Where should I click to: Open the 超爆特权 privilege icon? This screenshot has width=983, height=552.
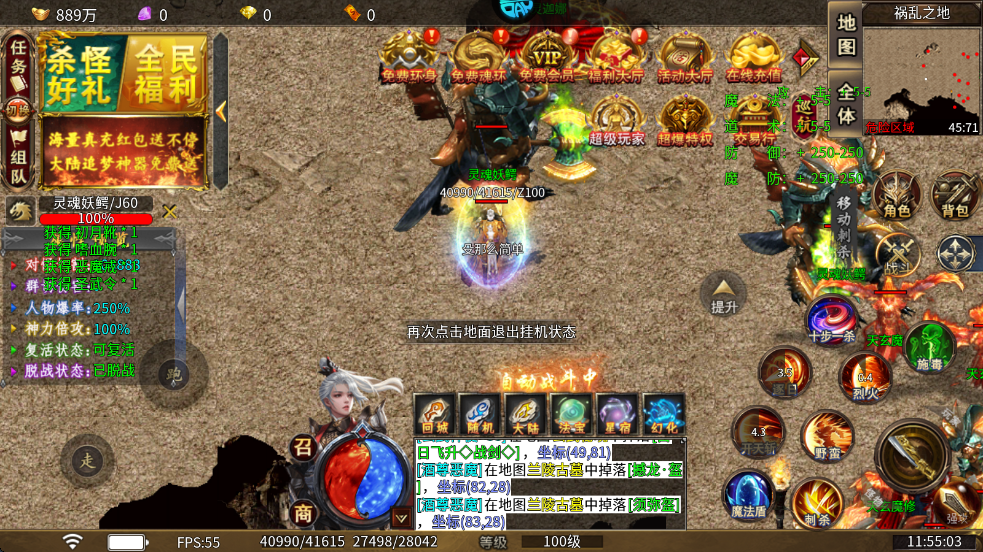pyautogui.click(x=685, y=120)
